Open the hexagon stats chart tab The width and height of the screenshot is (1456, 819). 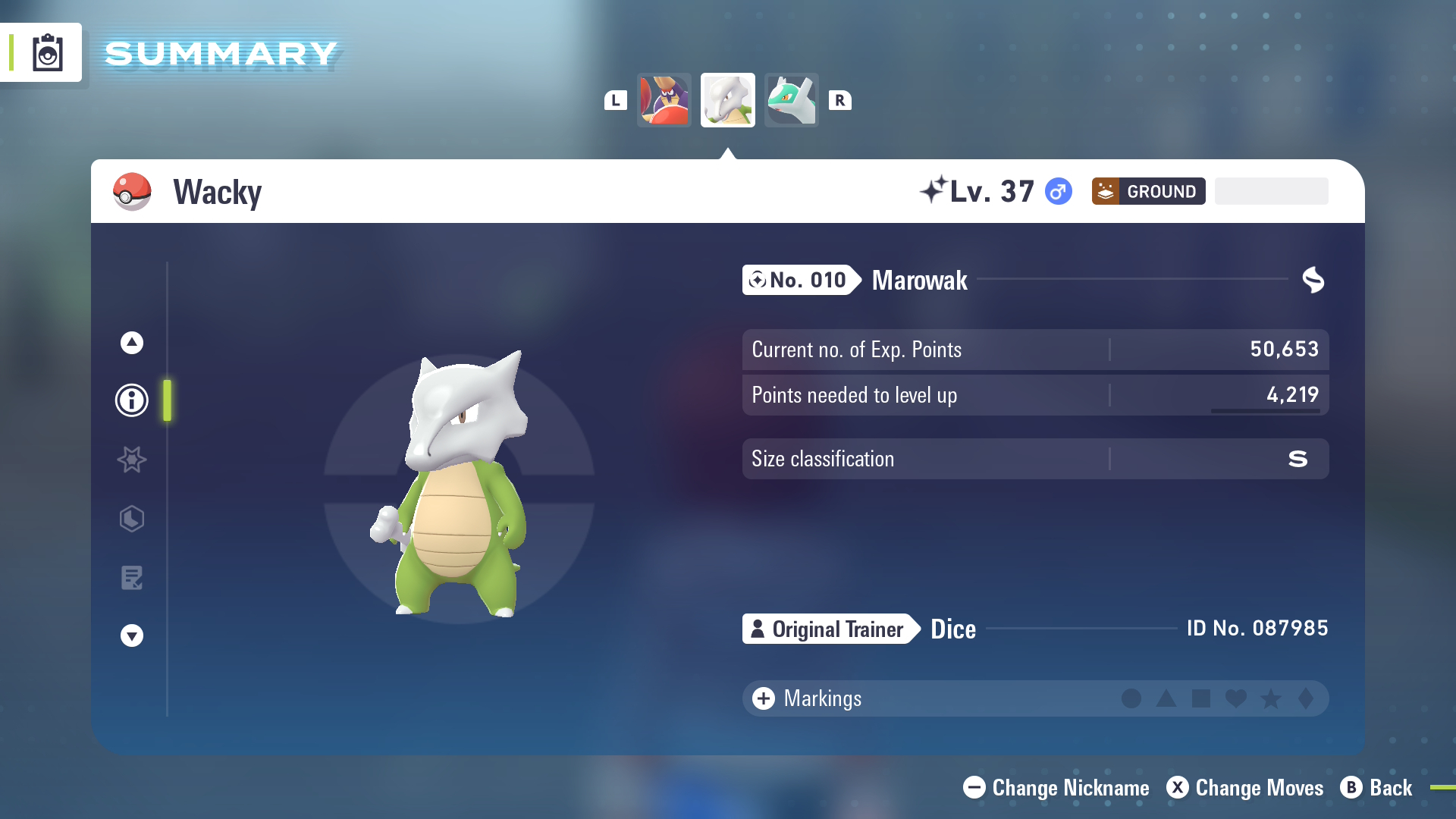coord(132,519)
